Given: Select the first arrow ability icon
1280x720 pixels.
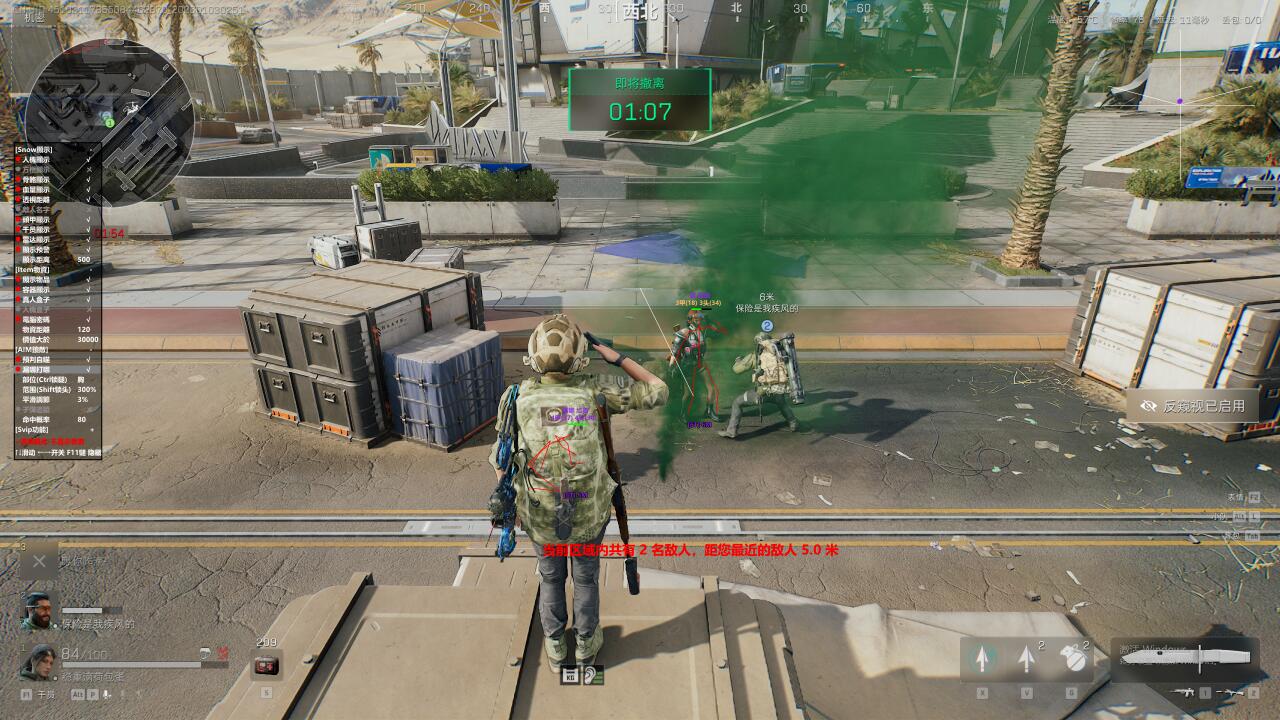Looking at the screenshot, I should pos(982,658).
